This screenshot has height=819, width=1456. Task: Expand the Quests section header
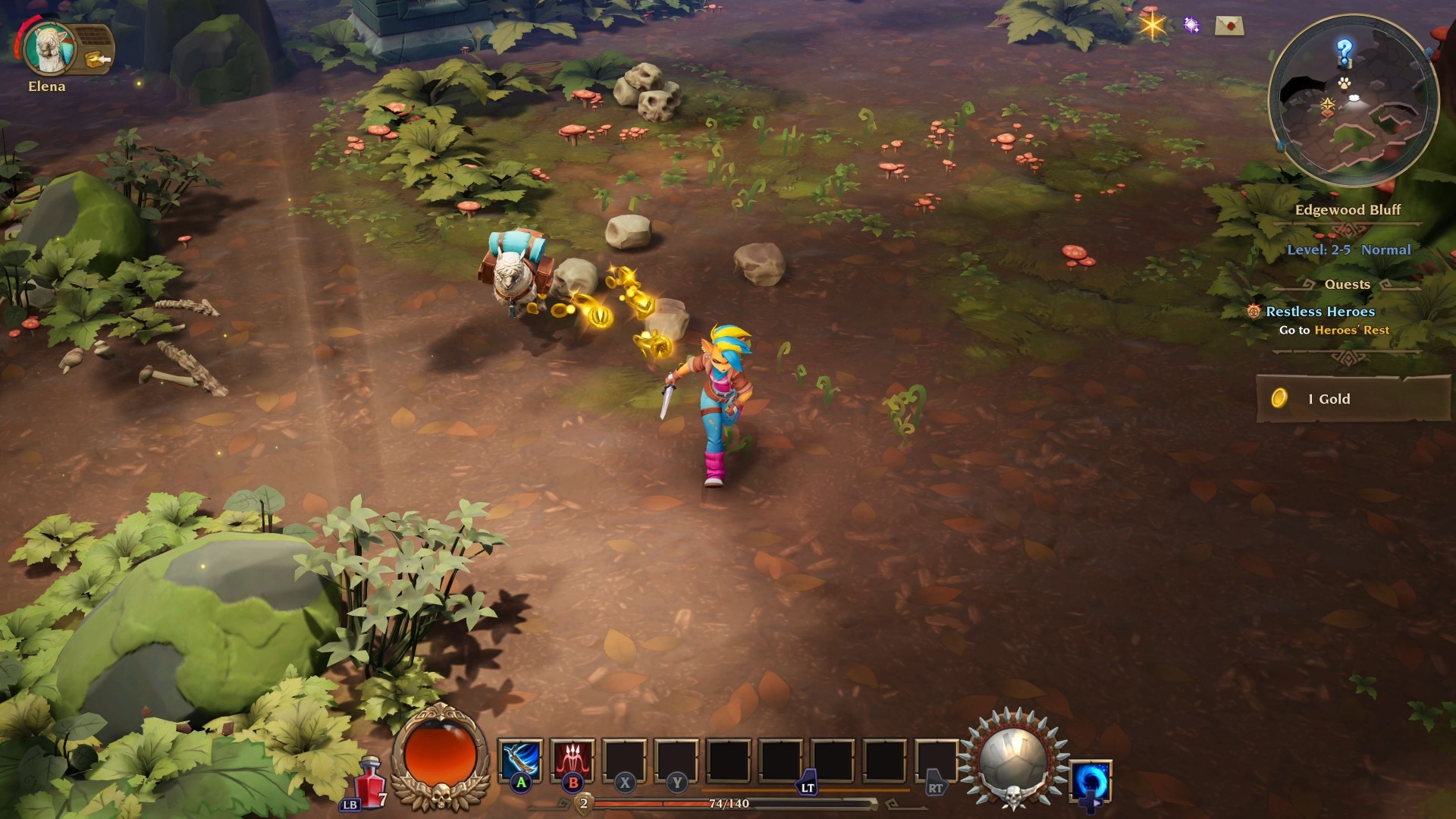[1348, 284]
